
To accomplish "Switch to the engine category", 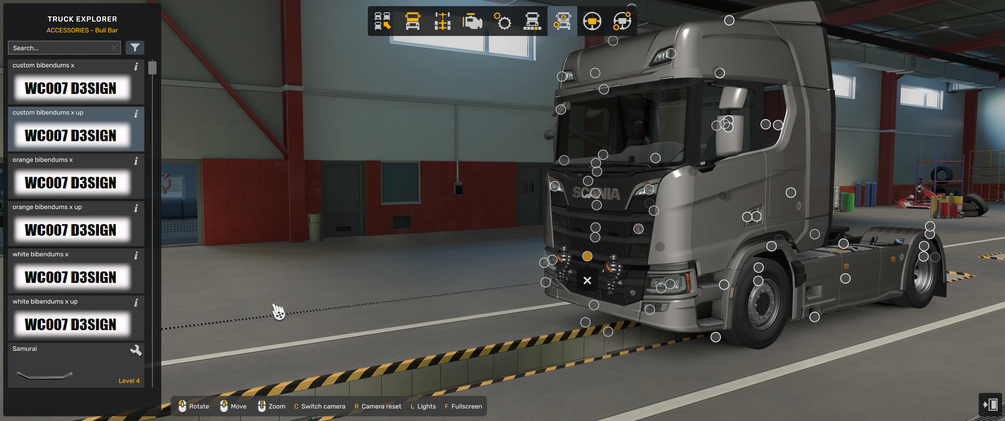I will pos(472,22).
